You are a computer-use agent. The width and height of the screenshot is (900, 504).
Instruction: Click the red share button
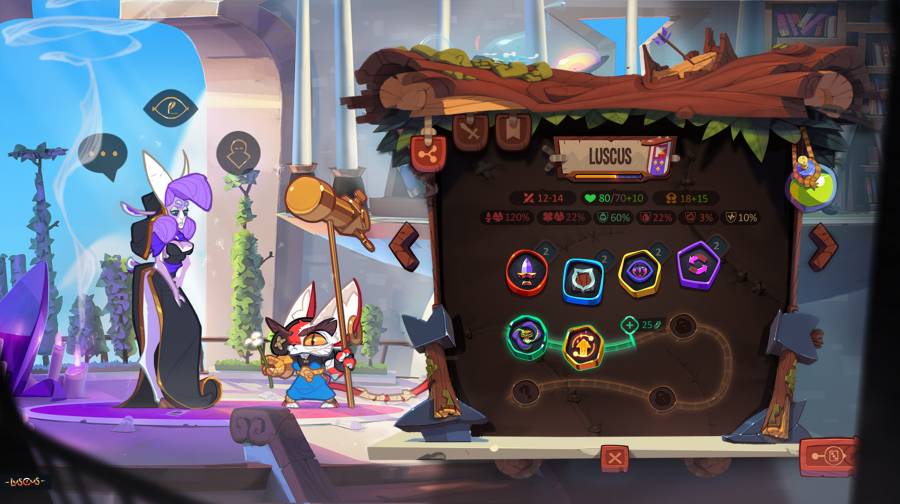(x=428, y=153)
